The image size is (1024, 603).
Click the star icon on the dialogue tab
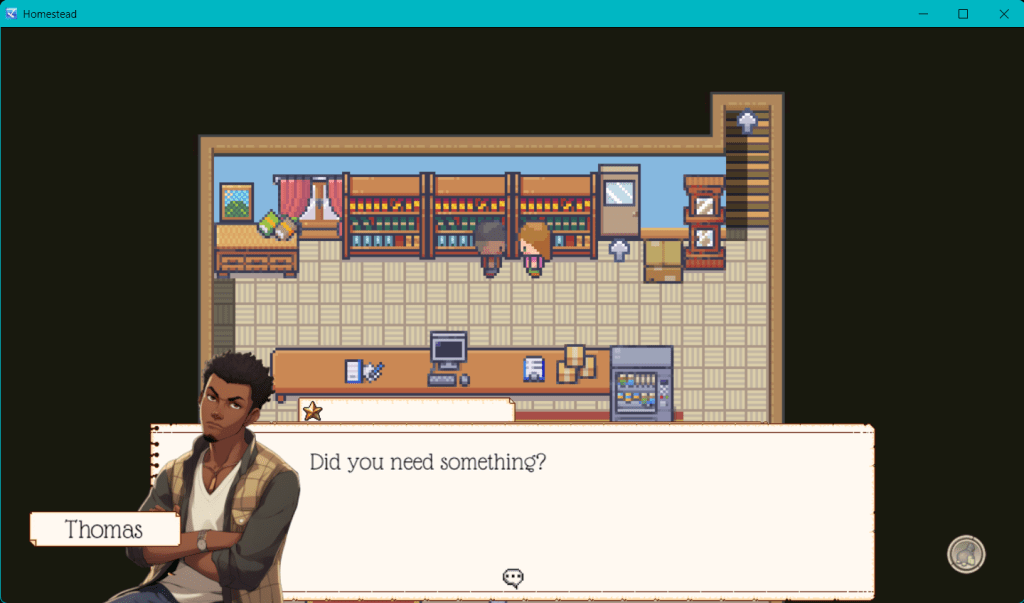click(312, 411)
